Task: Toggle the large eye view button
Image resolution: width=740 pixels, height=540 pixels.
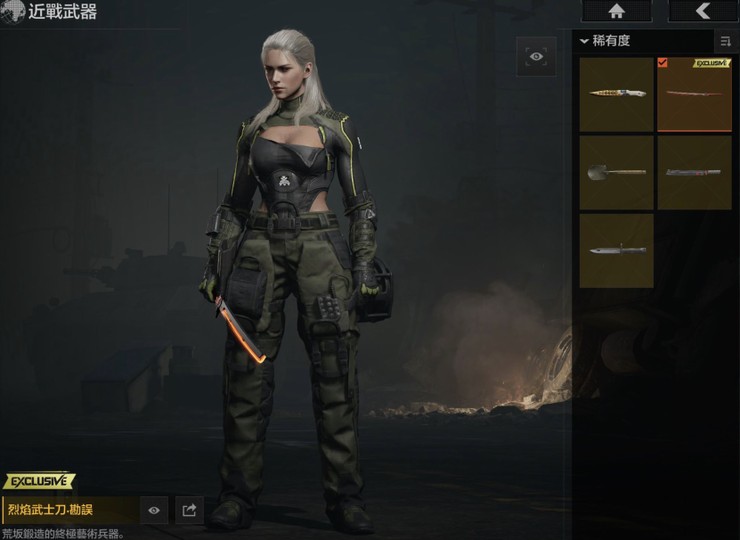Action: [x=536, y=57]
